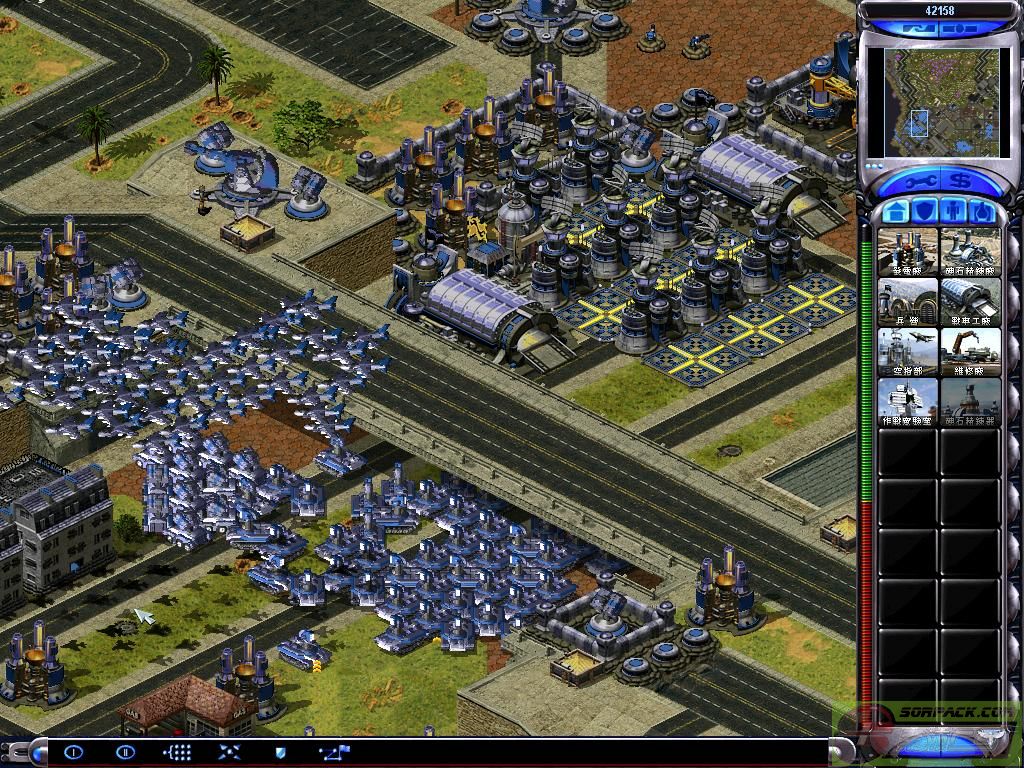Queue the battle lab (作戰實驗室)
Screen dimensions: 1024x768
pos(908,401)
